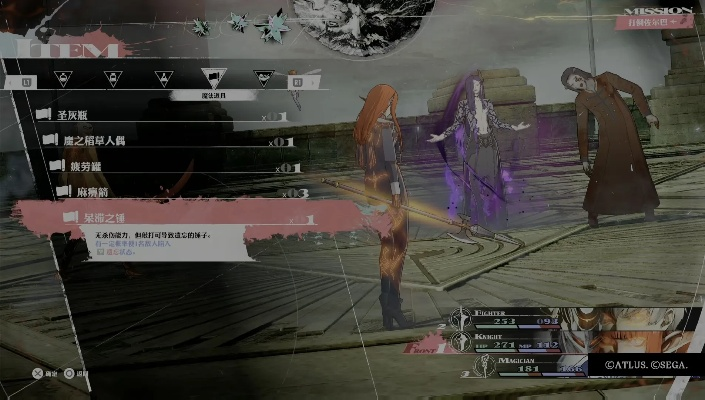The width and height of the screenshot is (705, 400).
Task: Select the 圣灰瓶 item row
Action: coord(150,116)
